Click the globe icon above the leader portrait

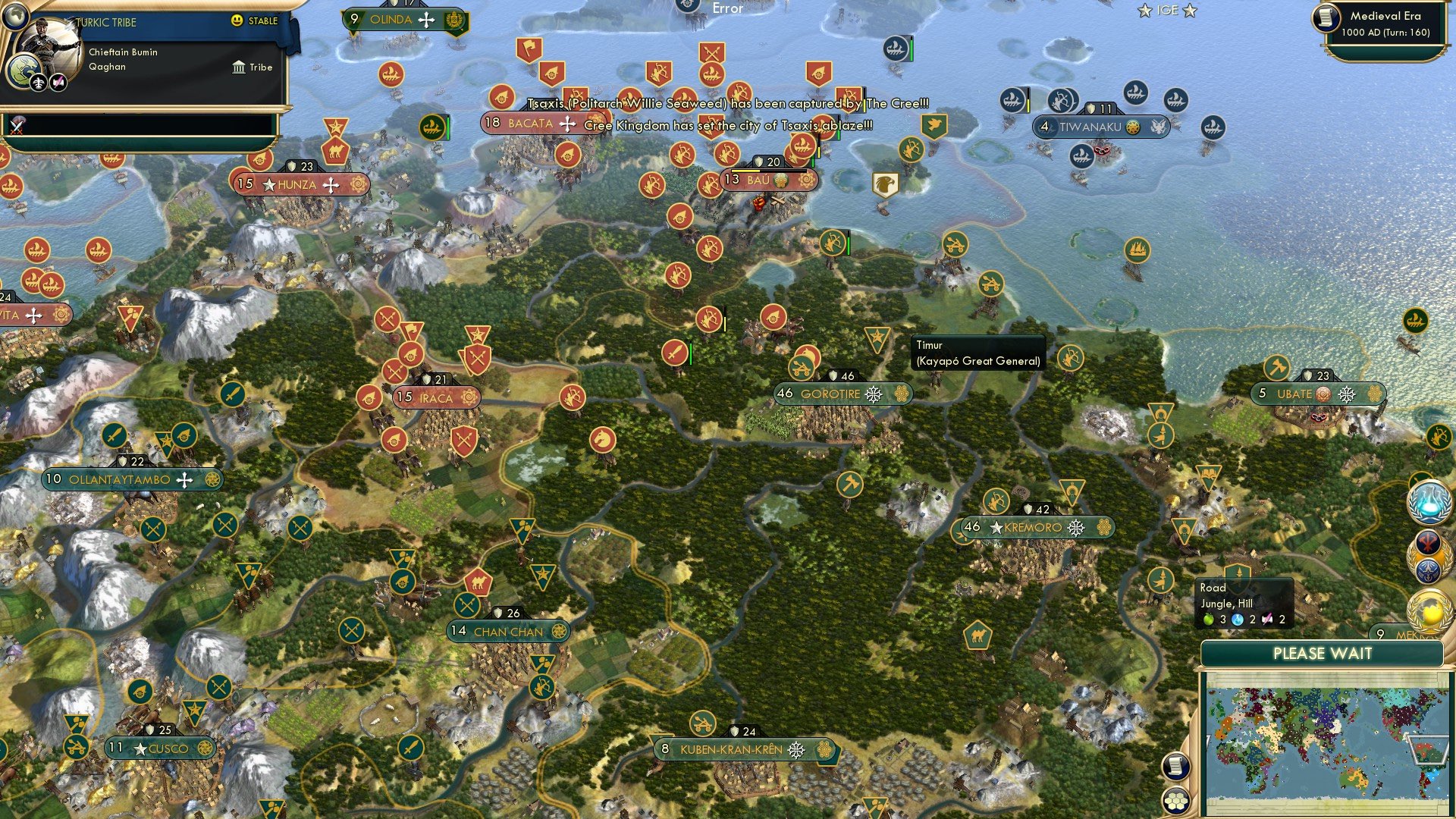[17, 17]
